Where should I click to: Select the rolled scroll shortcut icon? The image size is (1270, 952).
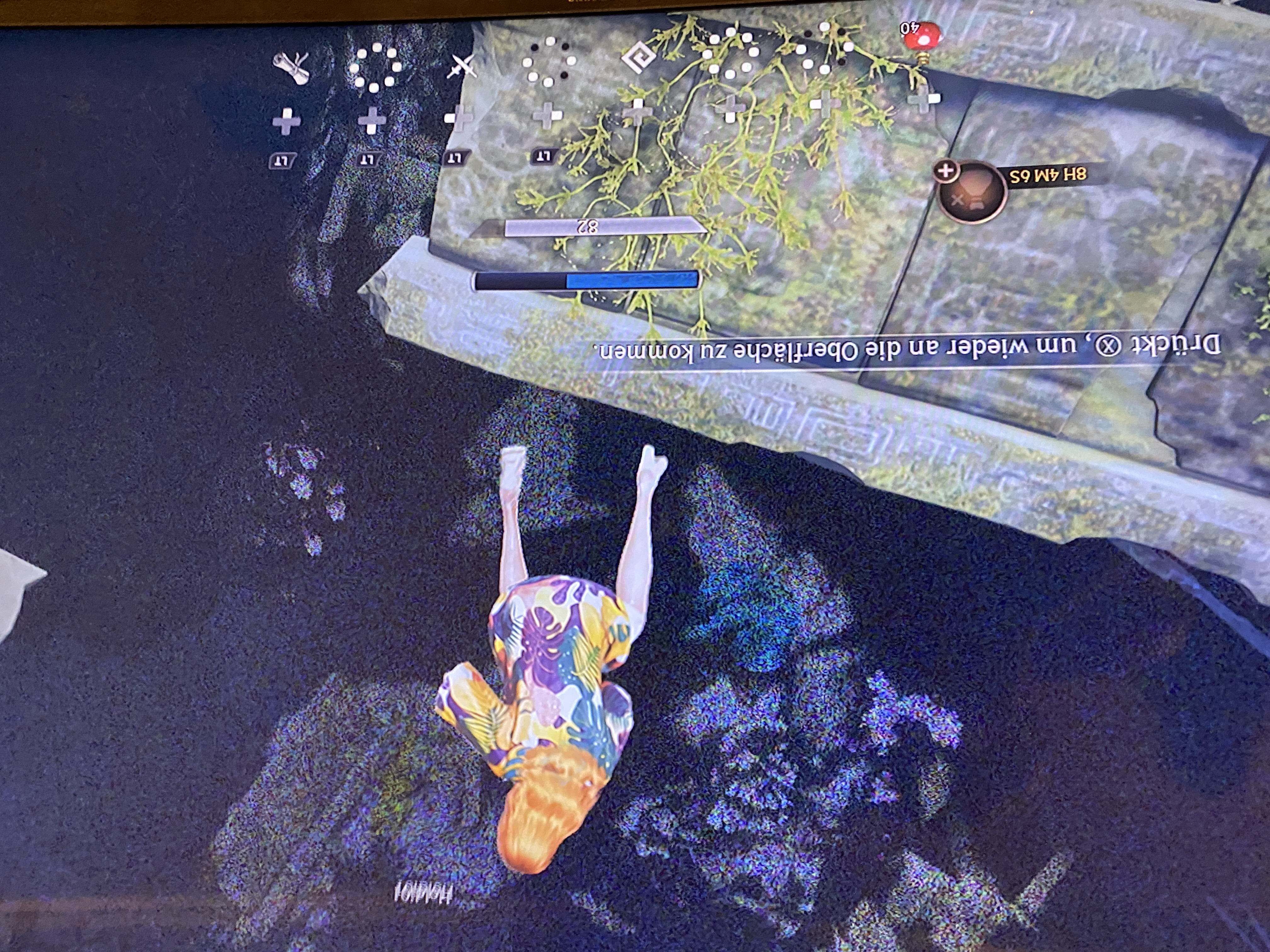[x=292, y=68]
